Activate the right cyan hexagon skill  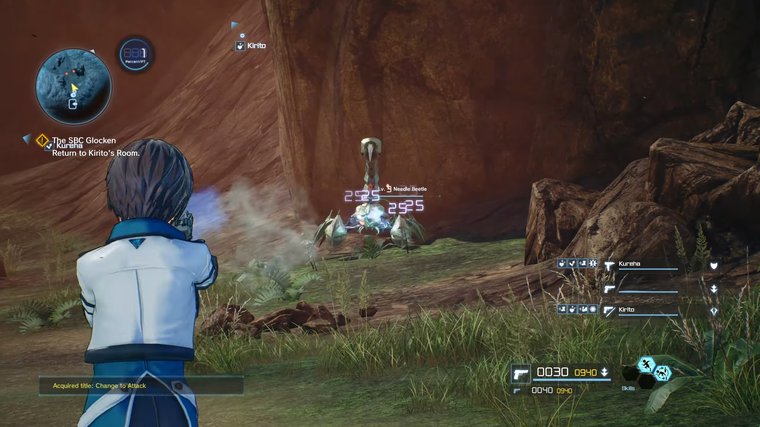pos(662,373)
